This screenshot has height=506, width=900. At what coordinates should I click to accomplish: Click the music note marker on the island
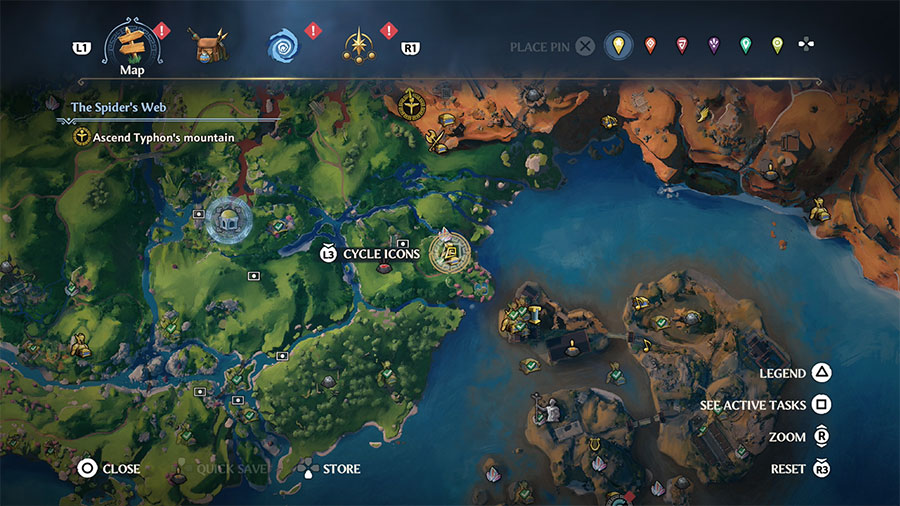pyautogui.click(x=646, y=345)
